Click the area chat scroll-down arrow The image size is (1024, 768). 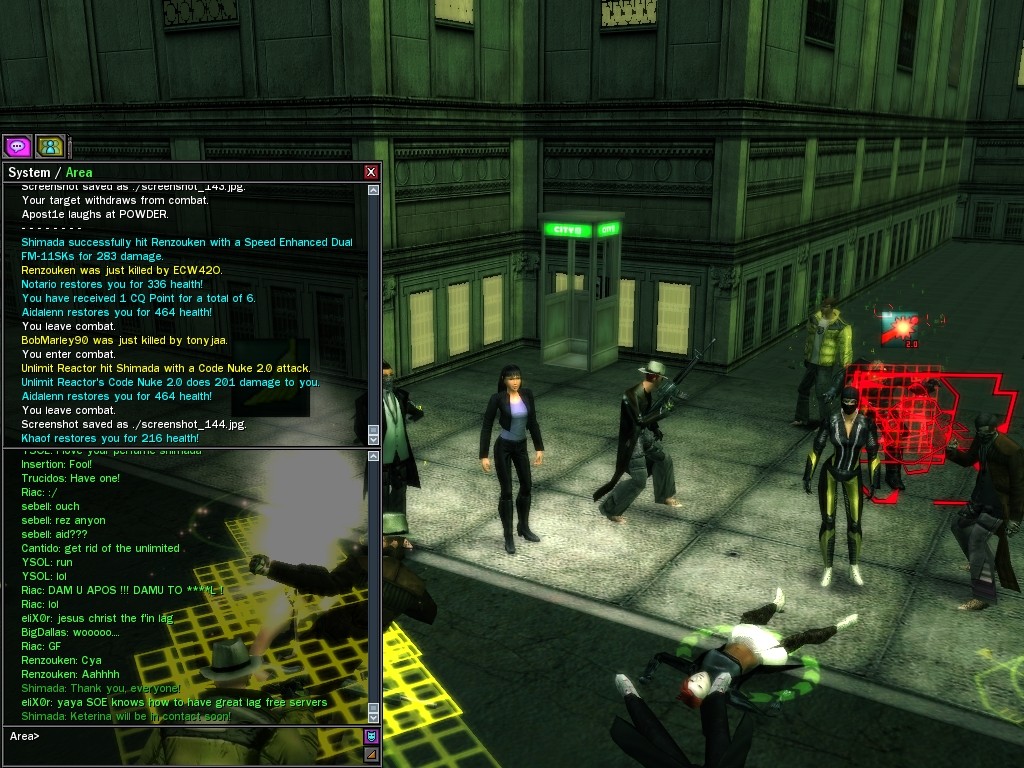click(373, 716)
